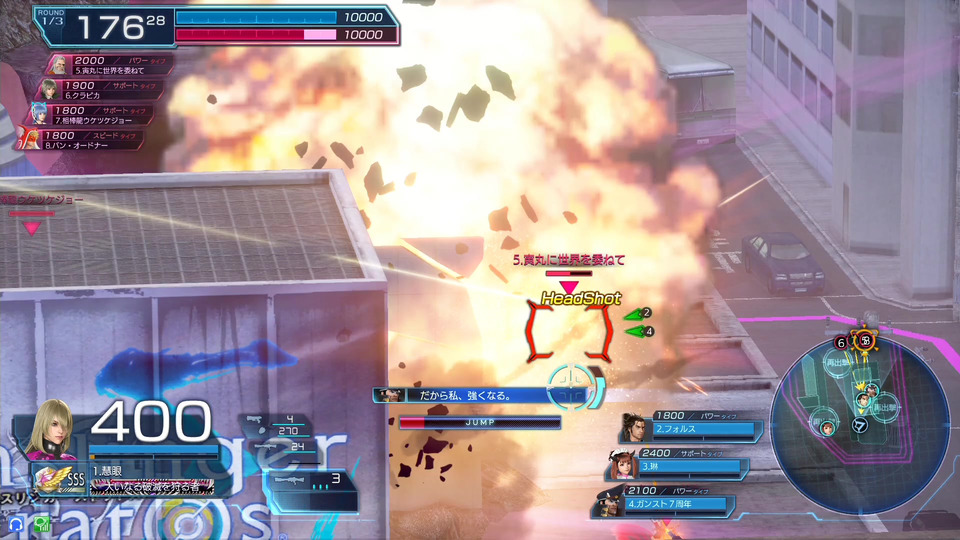This screenshot has height=540, width=960.
Task: Select teammate 2 フォルス panel
Action: [x=690, y=427]
